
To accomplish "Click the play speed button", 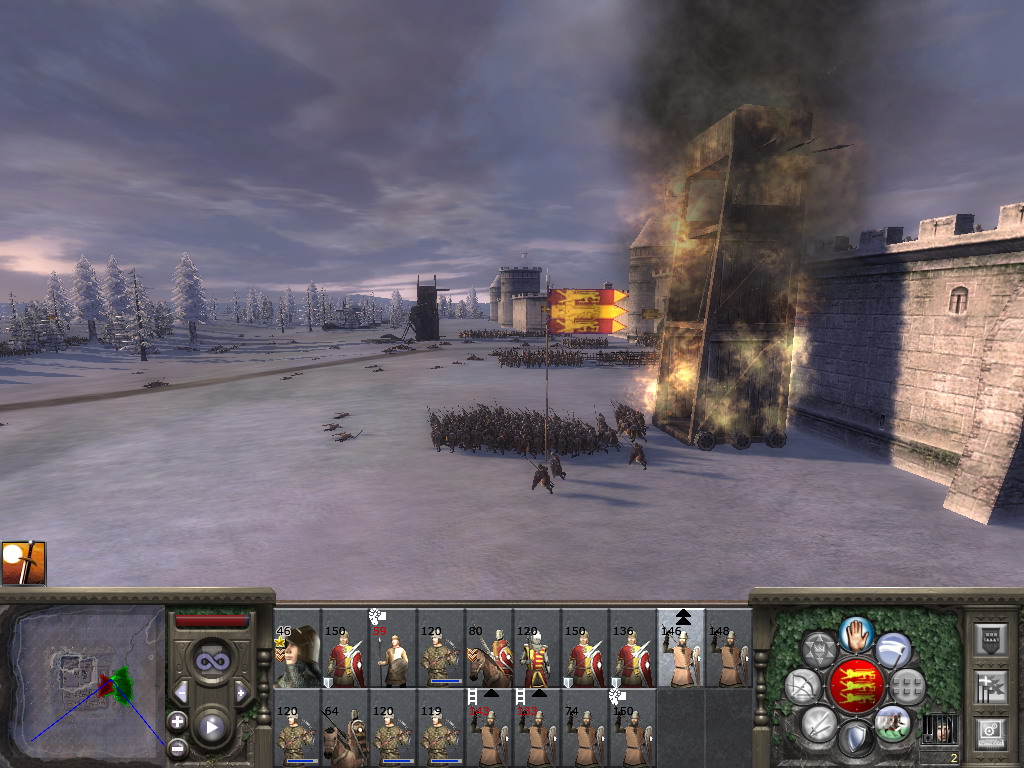I will (211, 727).
